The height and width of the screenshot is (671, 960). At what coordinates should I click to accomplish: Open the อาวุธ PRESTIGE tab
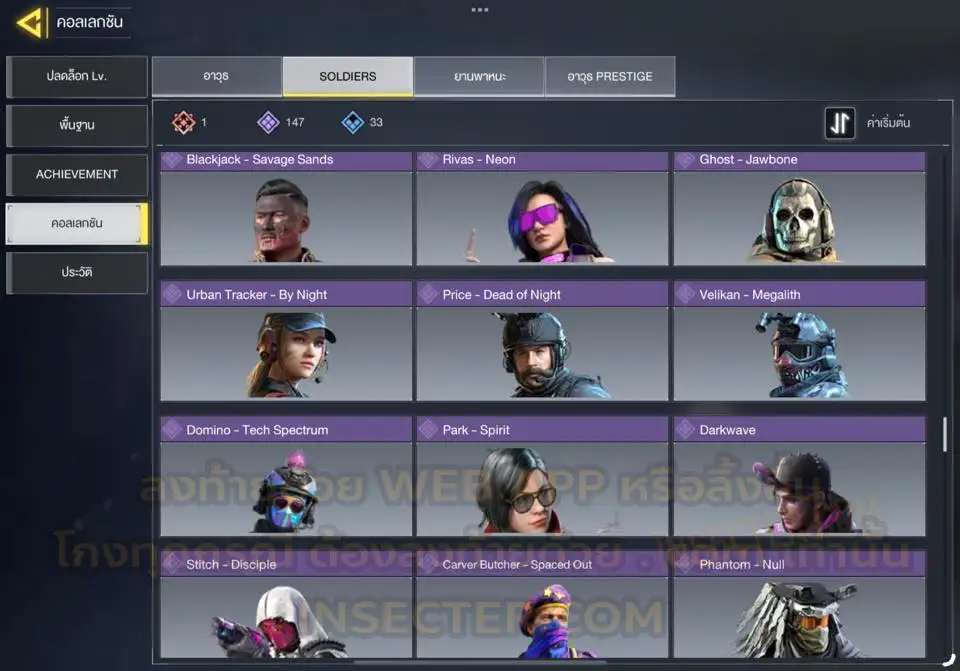609,77
